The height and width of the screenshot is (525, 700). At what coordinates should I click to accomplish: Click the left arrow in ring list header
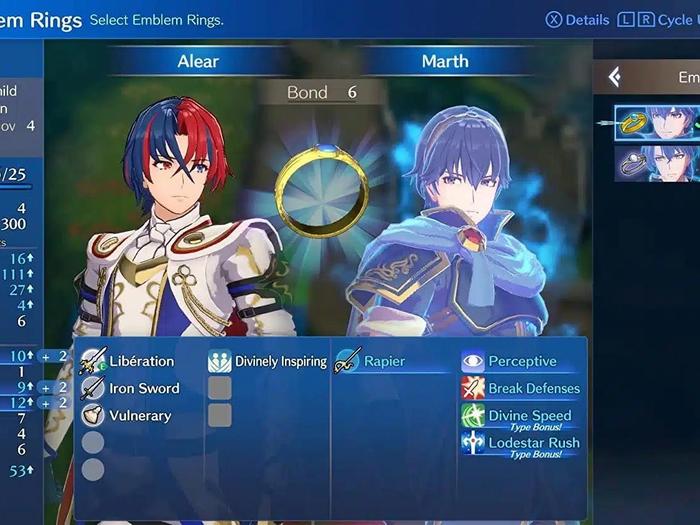pos(615,77)
